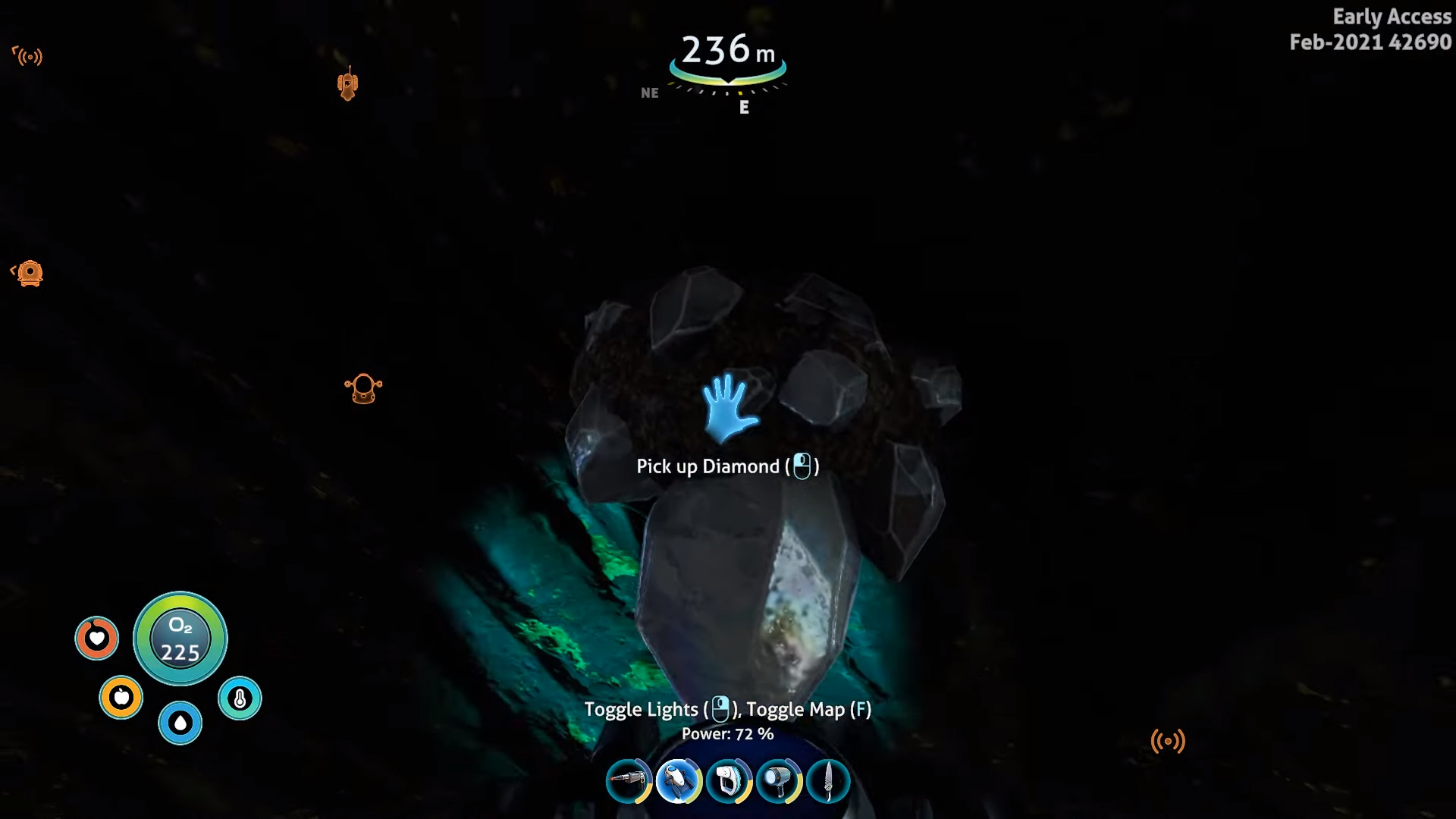
Task: Click the O2 oxygen gauge
Action: tap(180, 639)
